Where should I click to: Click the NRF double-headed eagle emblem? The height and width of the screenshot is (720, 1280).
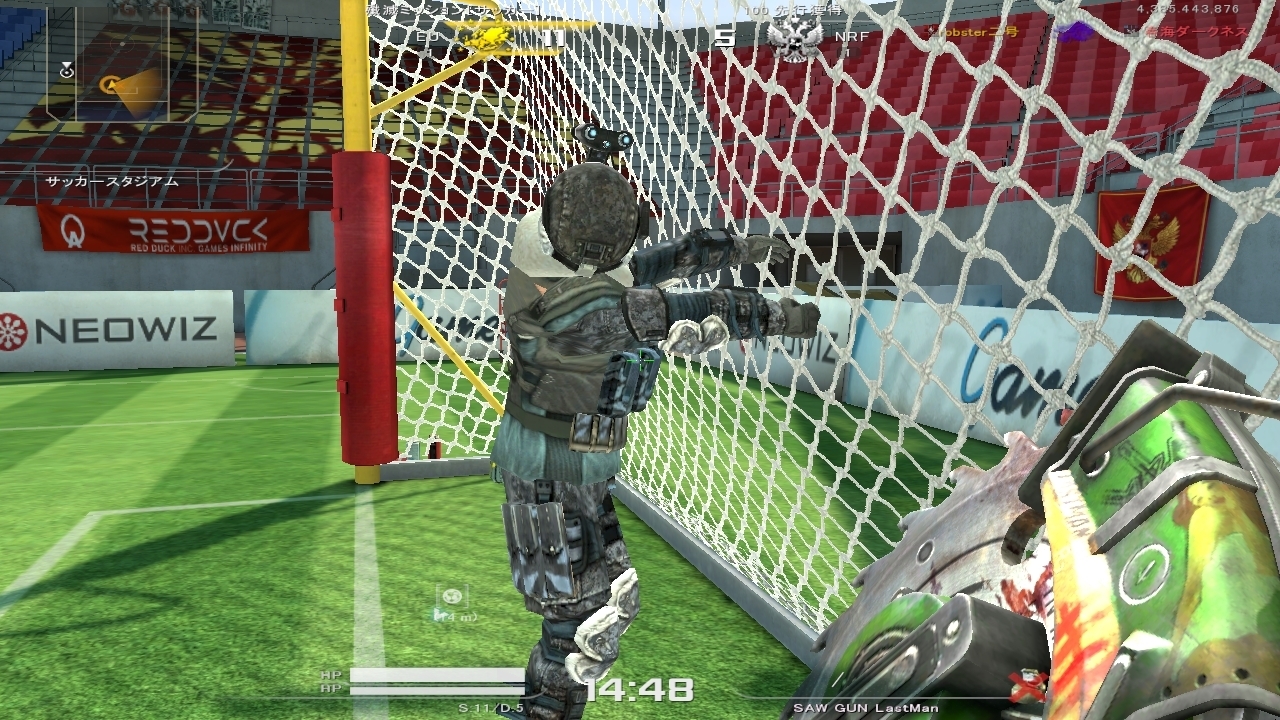tap(794, 39)
